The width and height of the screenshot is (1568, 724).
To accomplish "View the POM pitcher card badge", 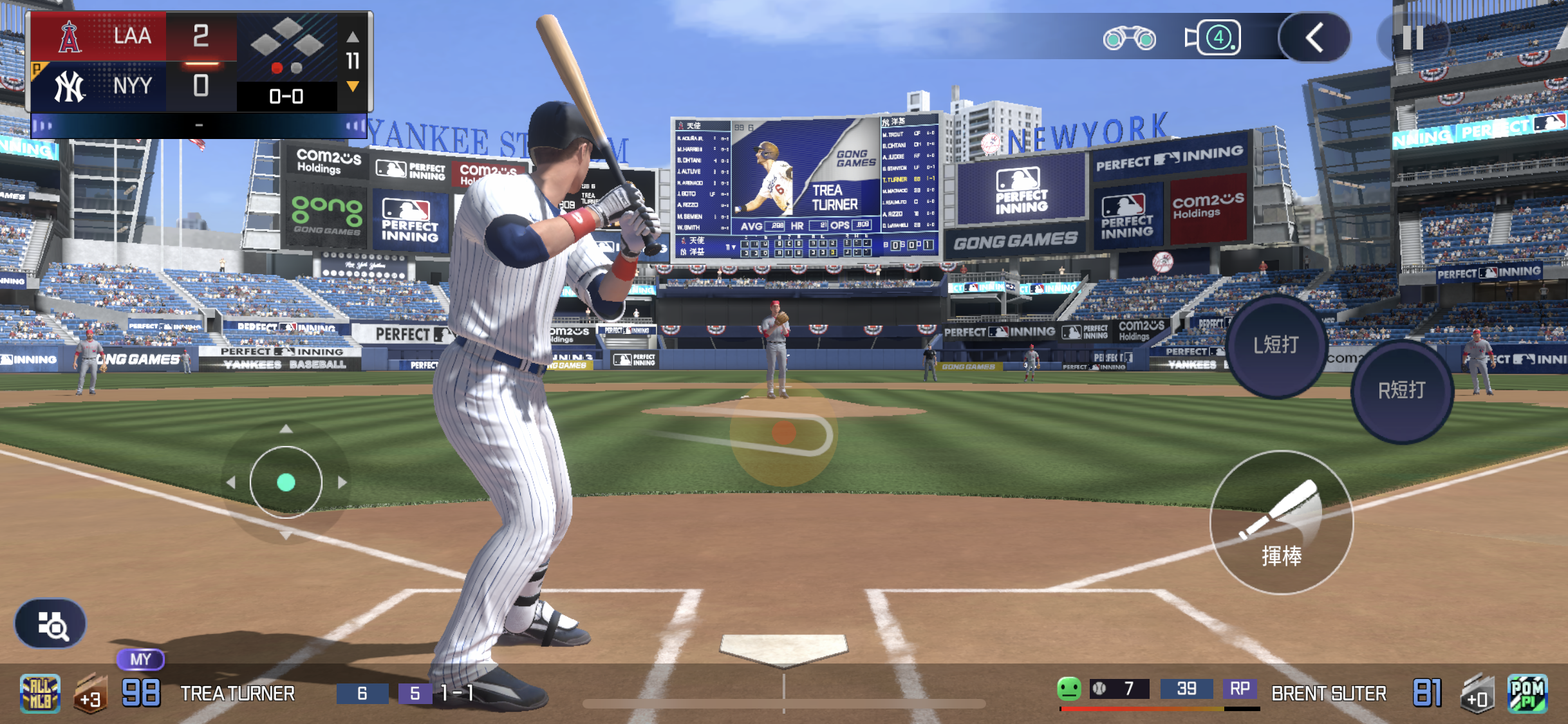I will coord(1527,694).
